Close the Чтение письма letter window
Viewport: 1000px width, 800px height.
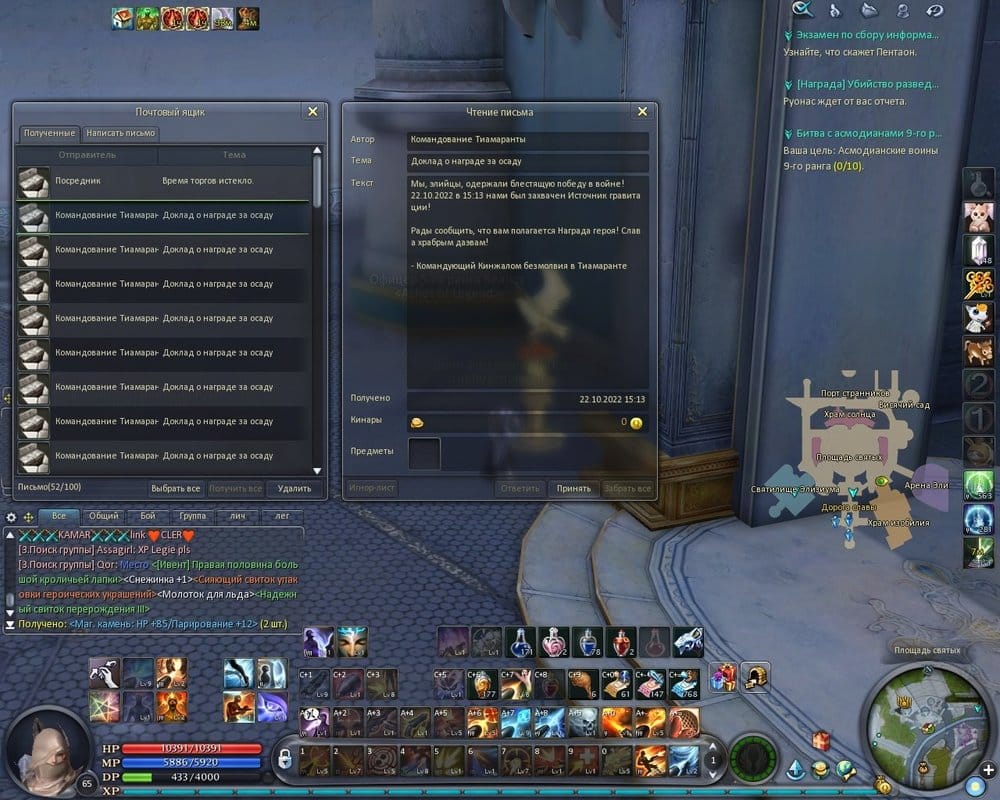642,112
